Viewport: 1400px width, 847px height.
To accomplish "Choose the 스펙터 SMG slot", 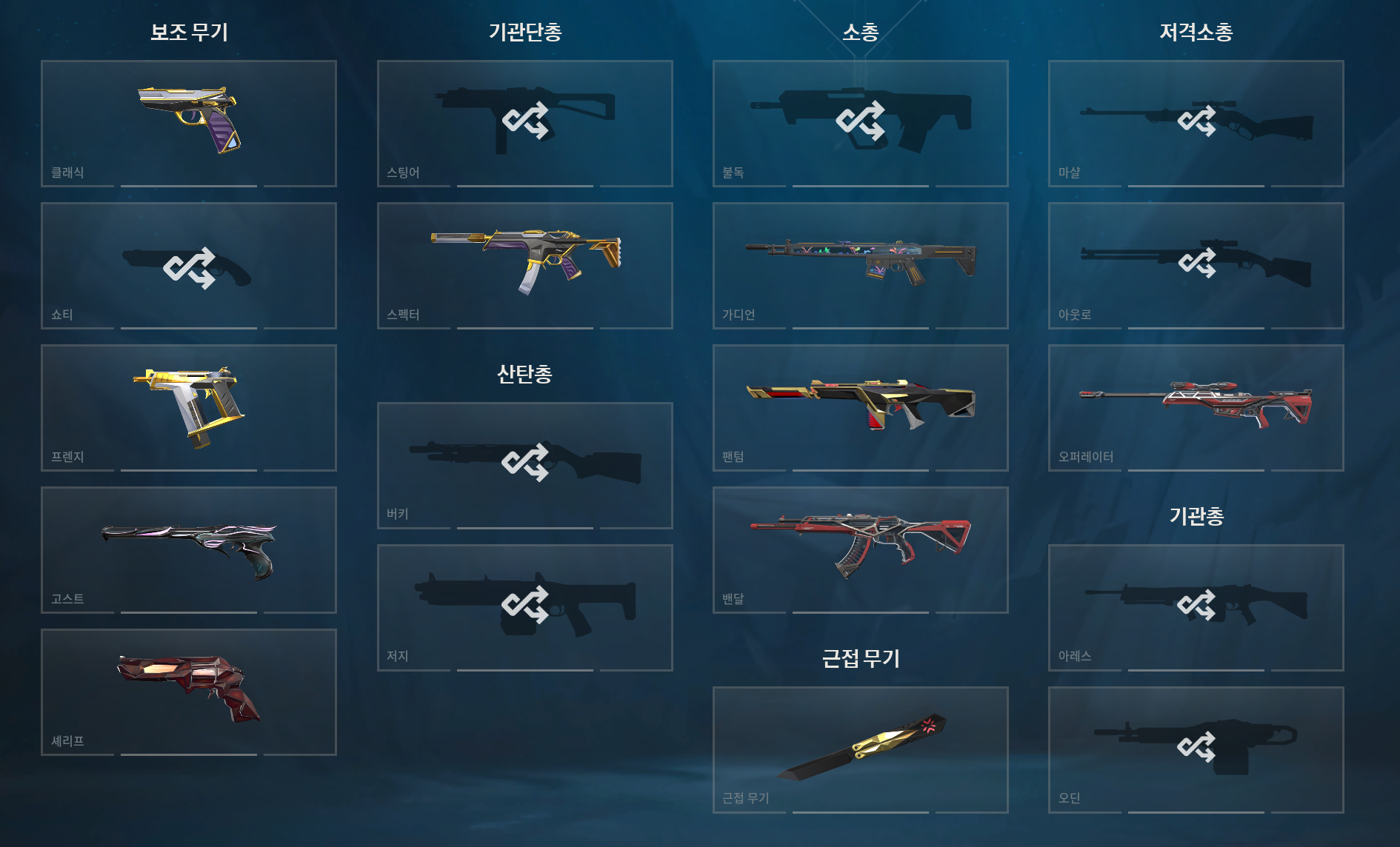I will 524,265.
